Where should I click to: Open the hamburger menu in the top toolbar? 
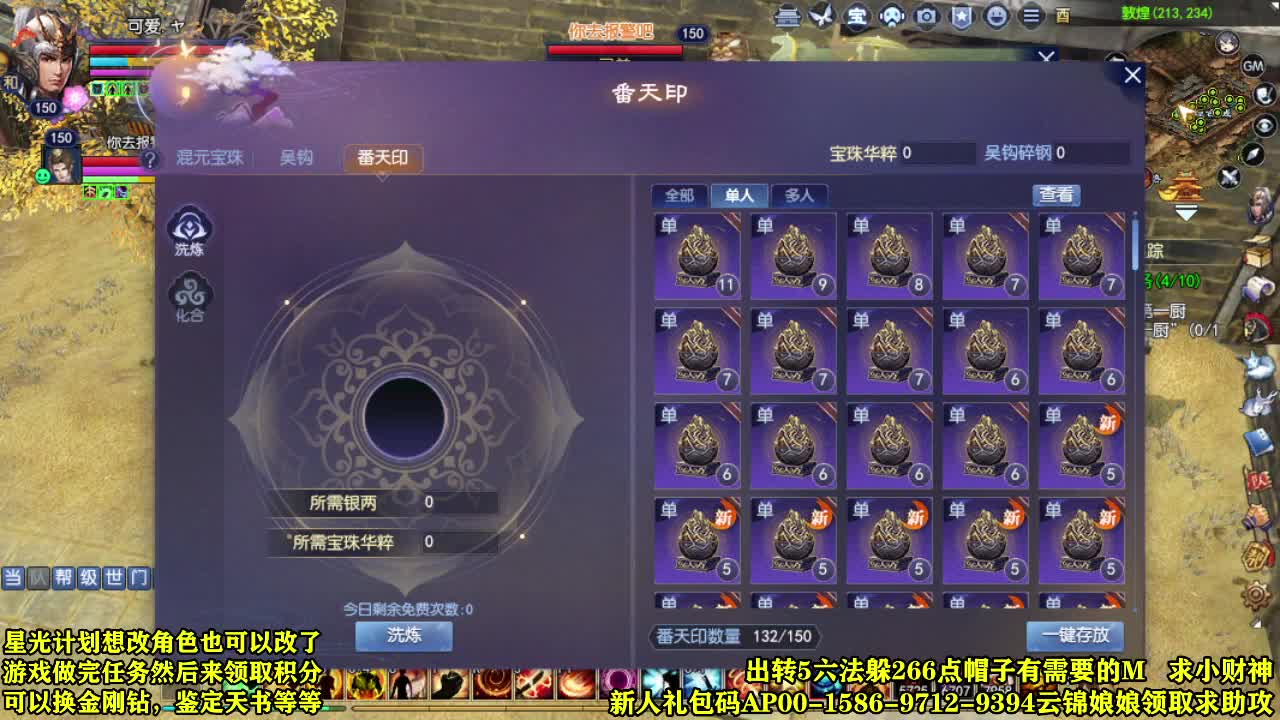click(x=1030, y=17)
